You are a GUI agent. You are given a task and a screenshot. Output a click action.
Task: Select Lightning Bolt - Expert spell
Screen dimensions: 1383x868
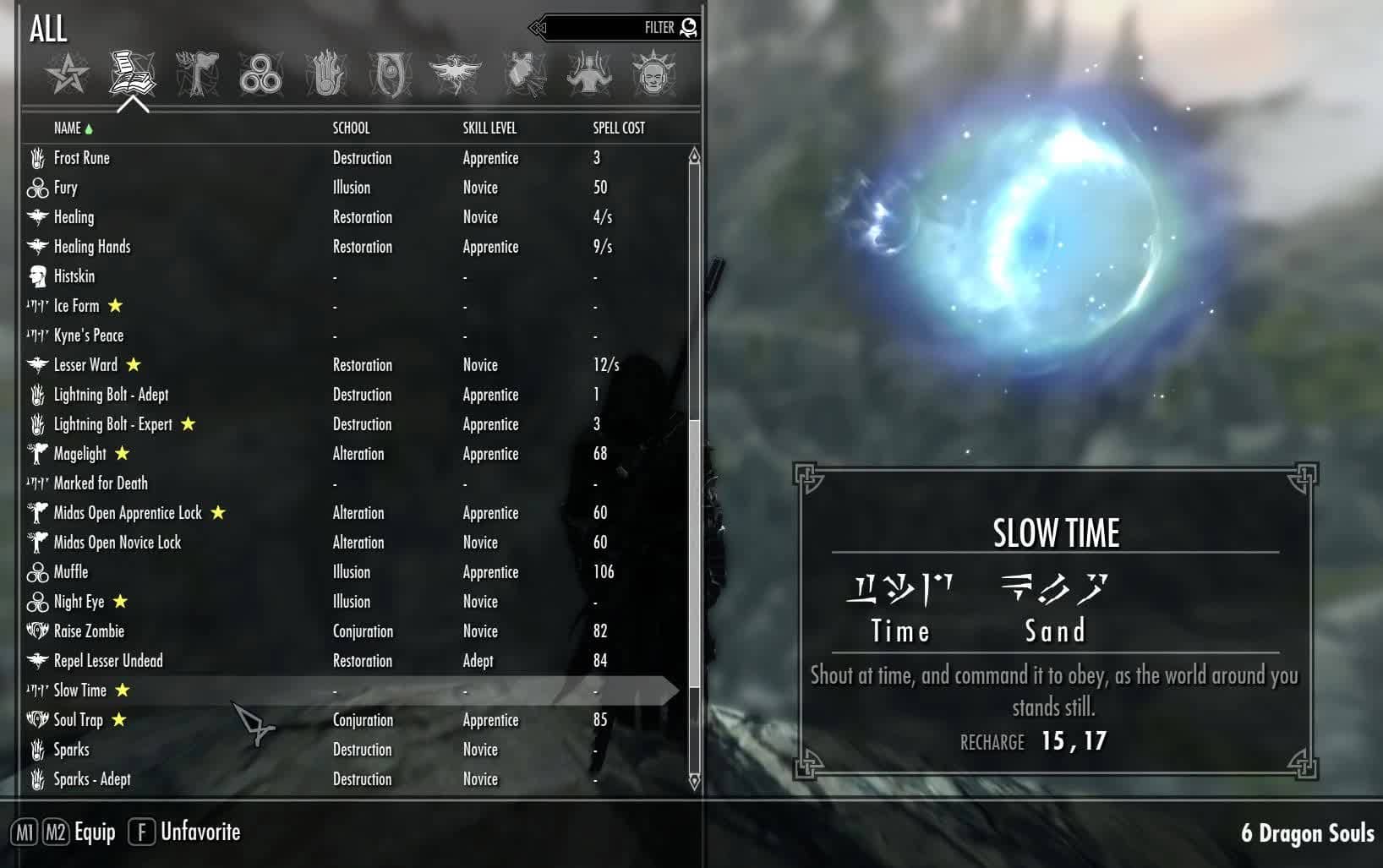pyautogui.click(x=112, y=424)
